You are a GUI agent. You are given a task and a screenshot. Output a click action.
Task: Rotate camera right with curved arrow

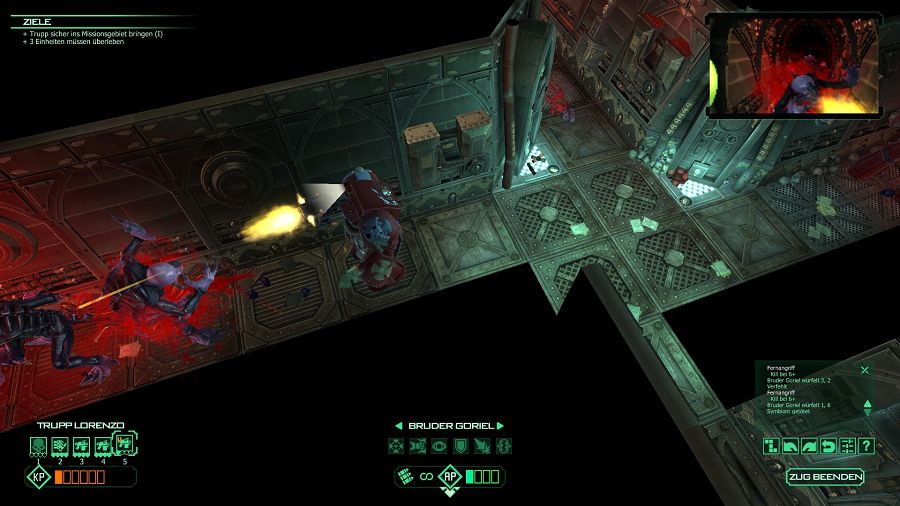(809, 446)
